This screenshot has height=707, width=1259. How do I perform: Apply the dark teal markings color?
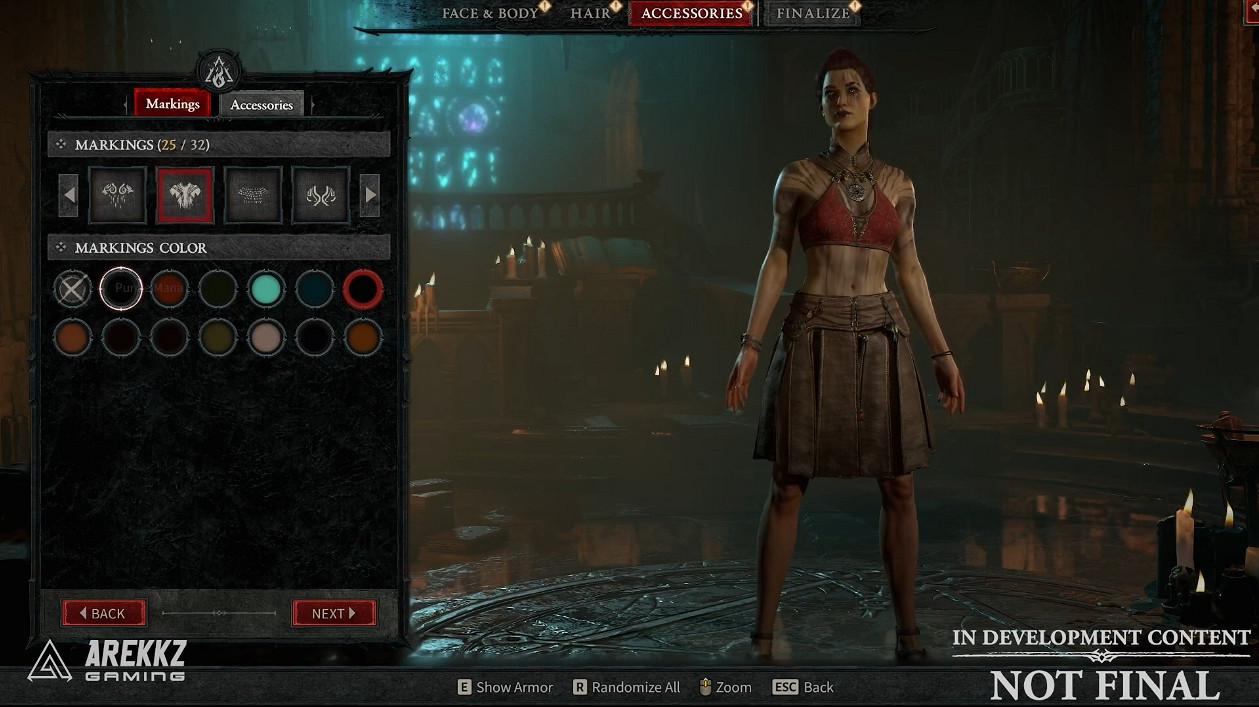[315, 289]
